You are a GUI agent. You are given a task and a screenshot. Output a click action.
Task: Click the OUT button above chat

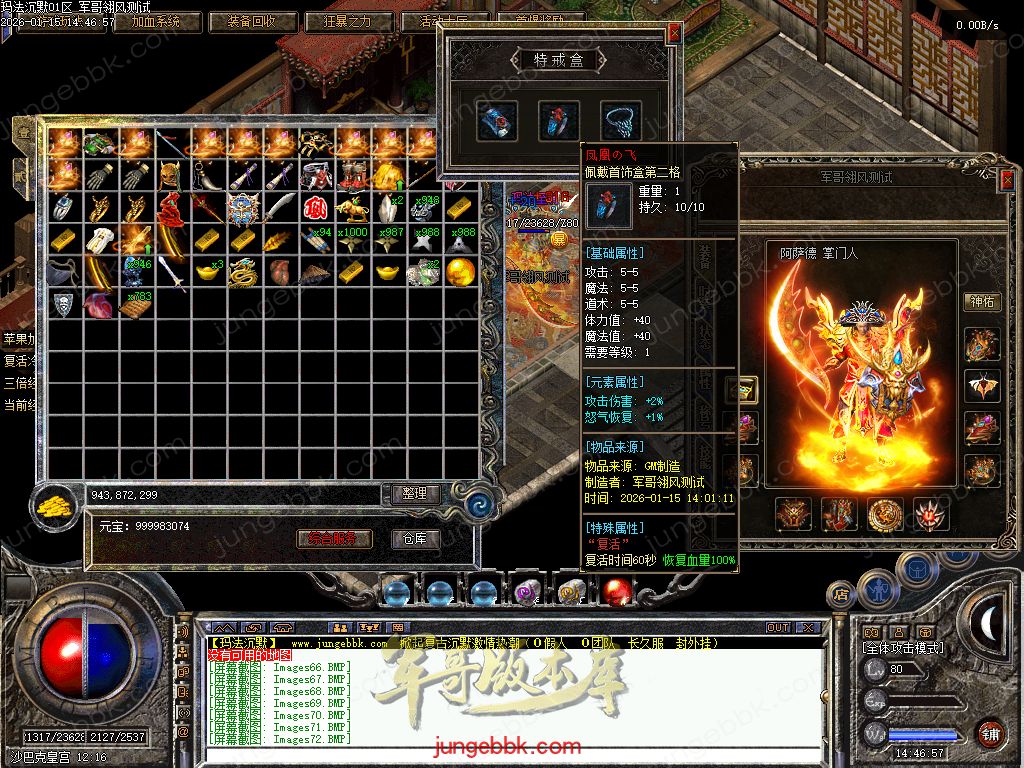[778, 628]
